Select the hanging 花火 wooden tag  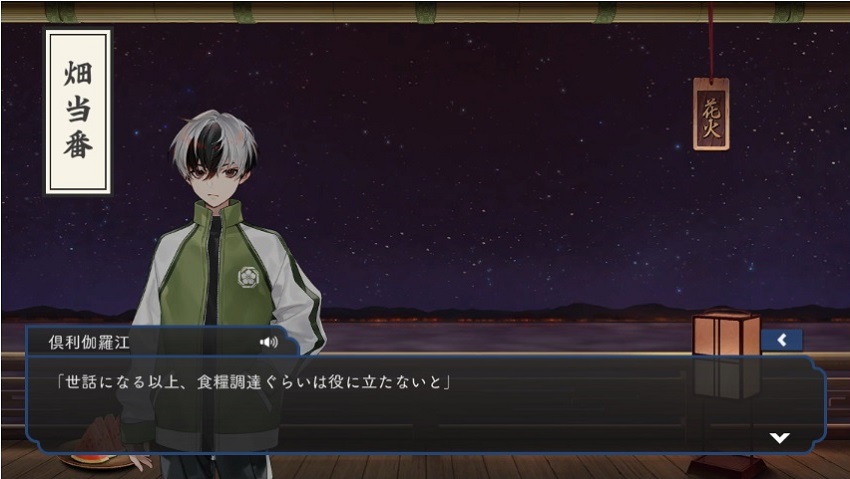pyautogui.click(x=711, y=114)
